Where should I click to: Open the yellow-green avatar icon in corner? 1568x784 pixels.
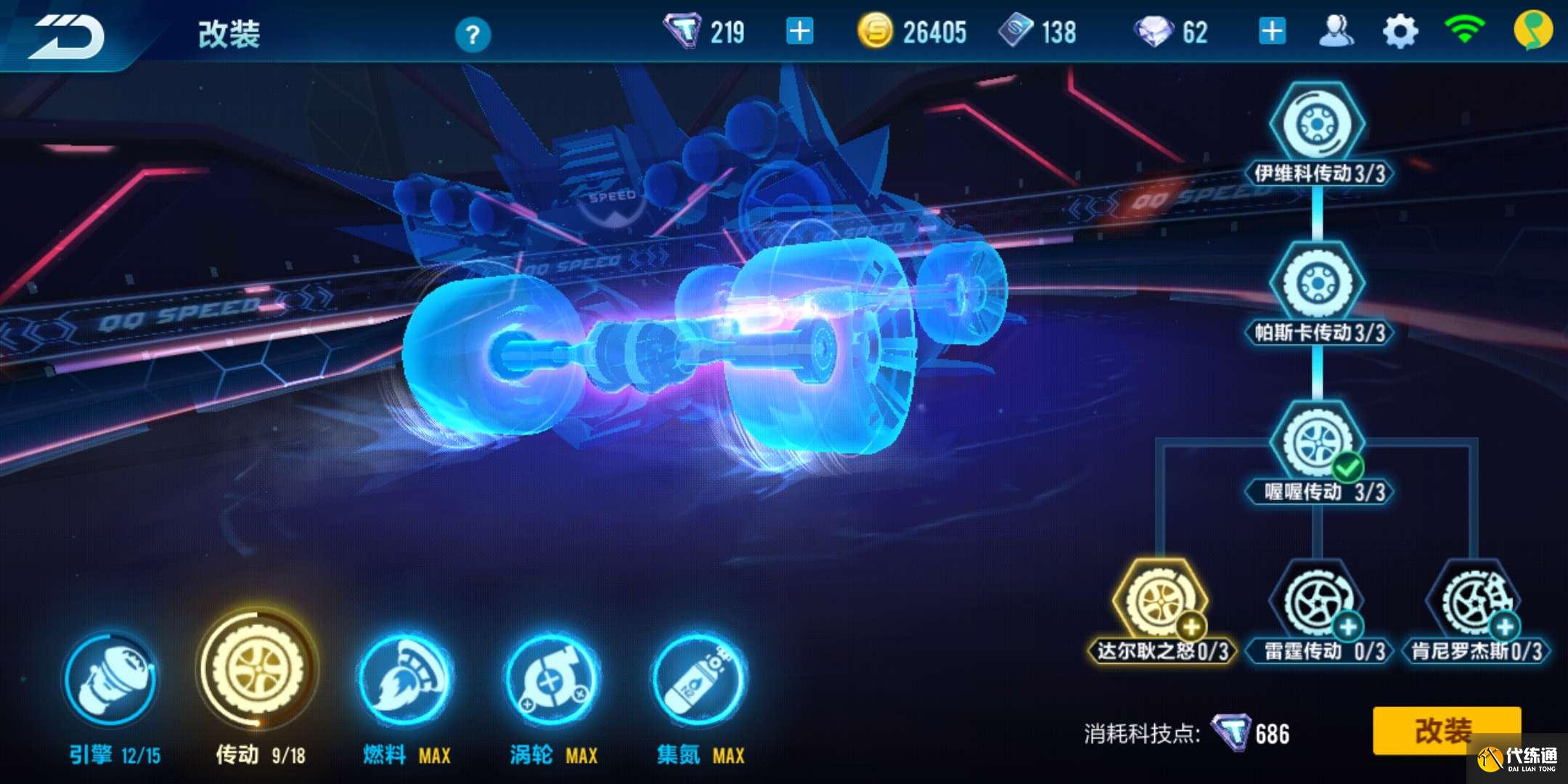pyautogui.click(x=1532, y=32)
